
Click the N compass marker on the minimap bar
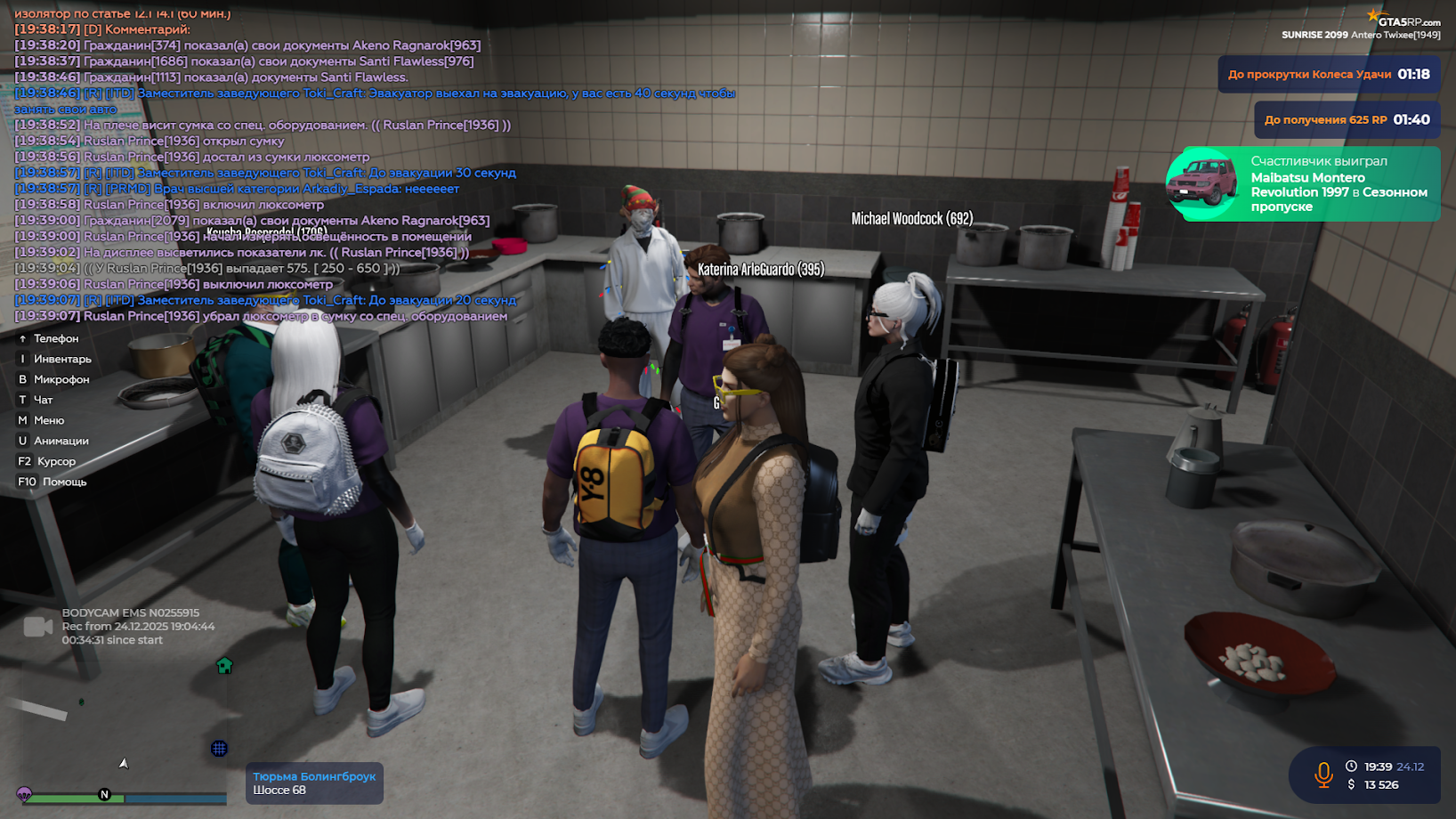(x=104, y=794)
